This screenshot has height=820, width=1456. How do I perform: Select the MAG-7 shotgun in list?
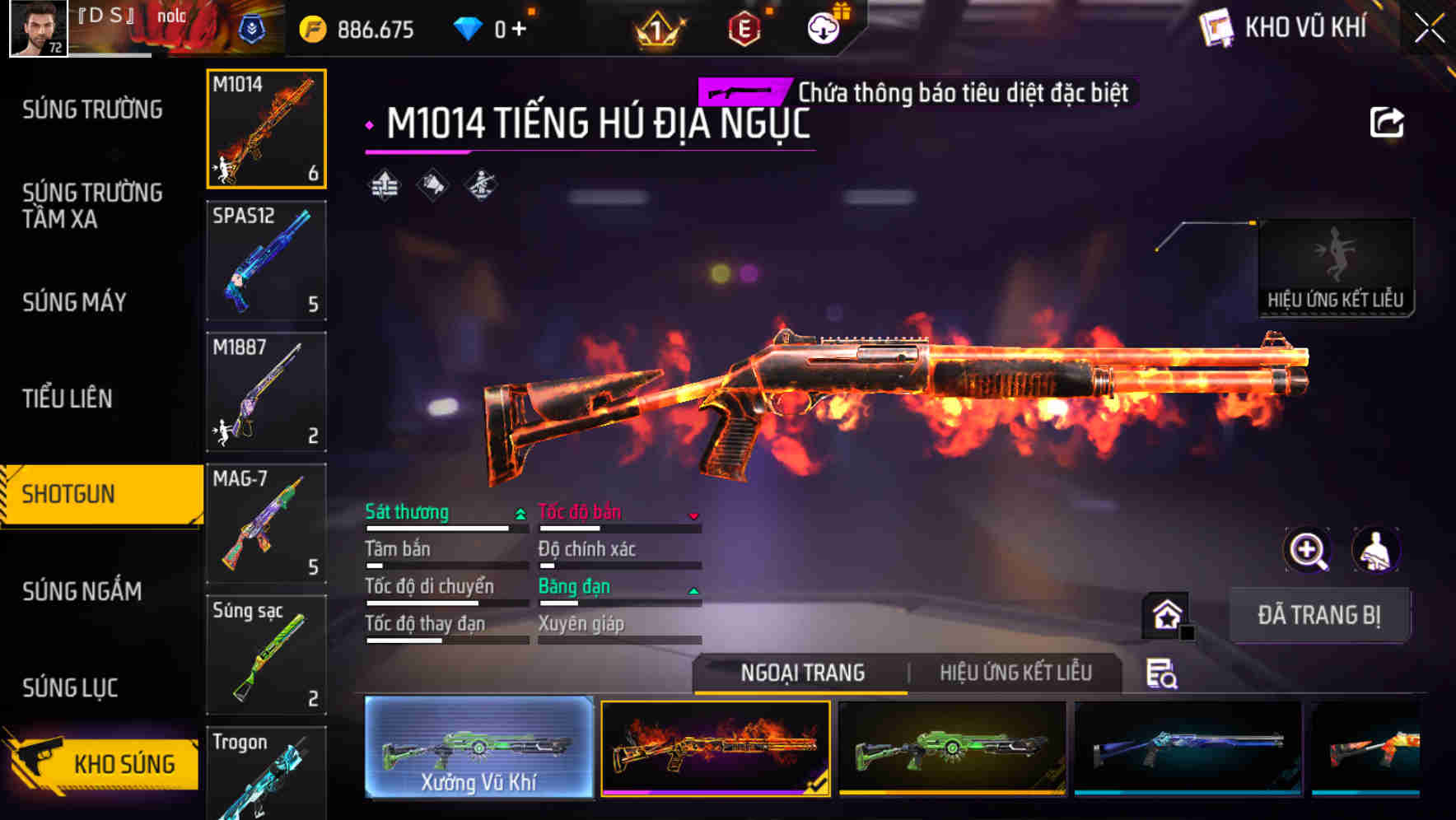[x=265, y=524]
